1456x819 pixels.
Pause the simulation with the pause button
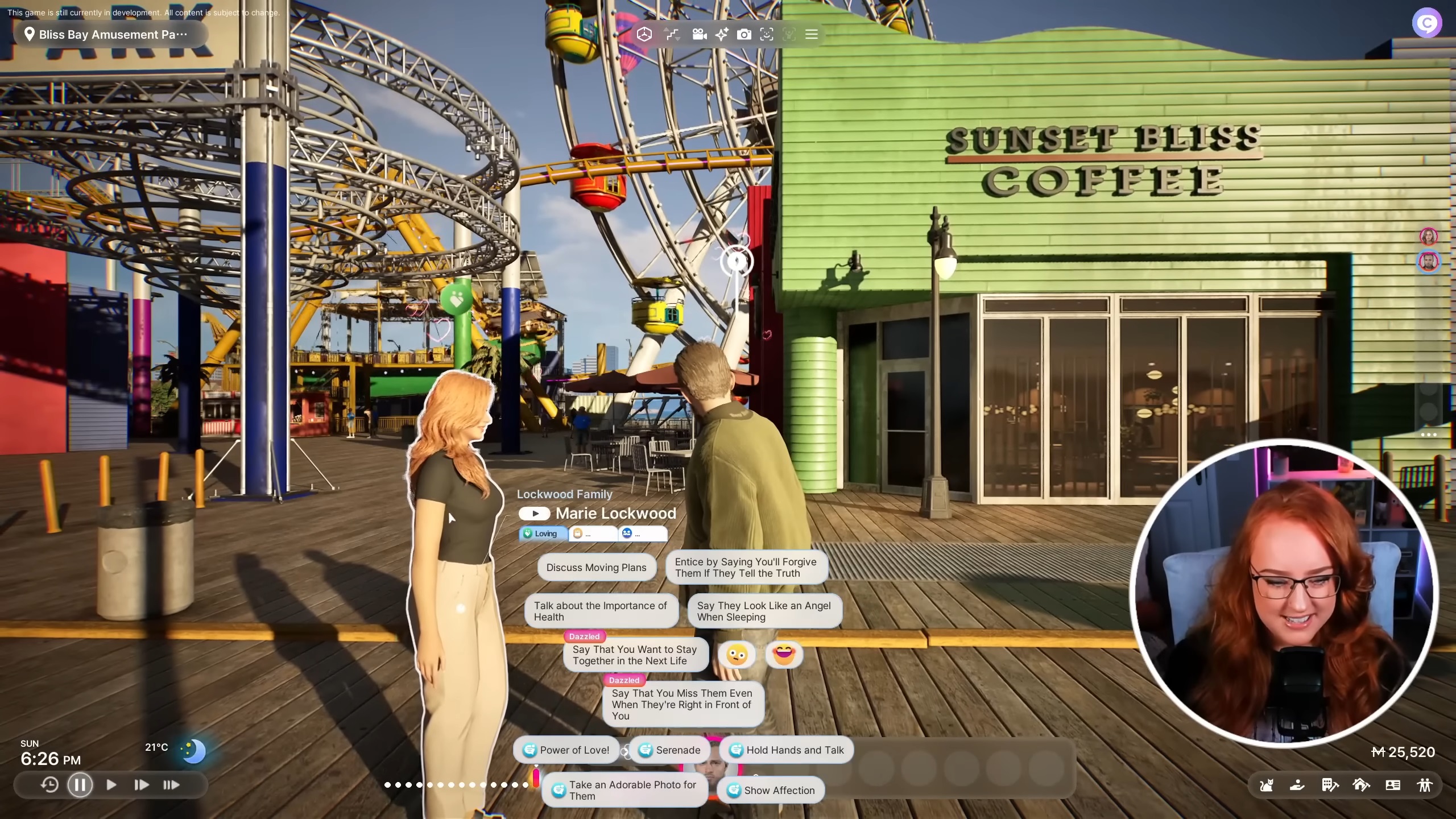click(80, 784)
